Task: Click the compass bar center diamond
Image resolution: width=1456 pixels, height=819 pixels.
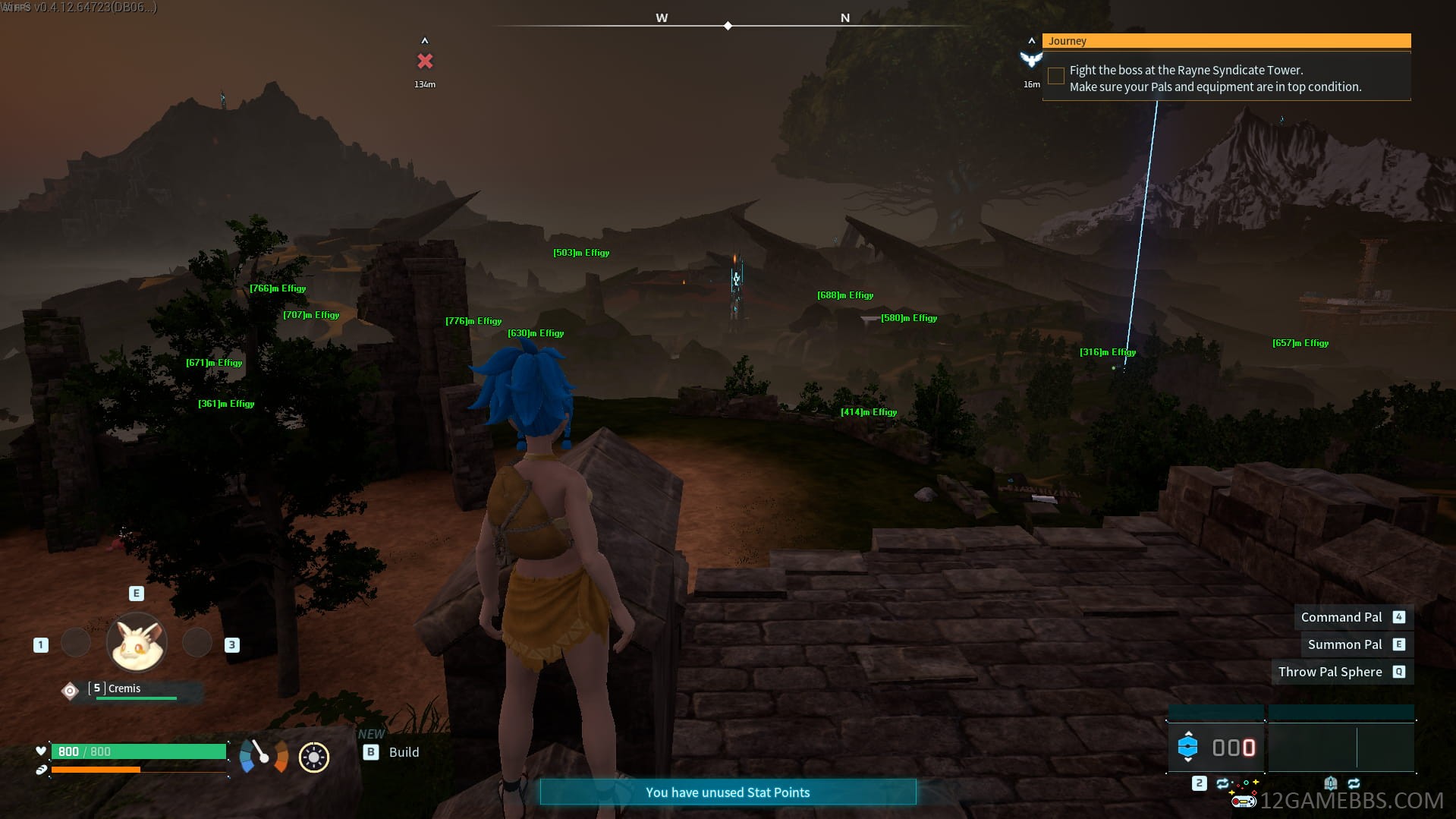Action: (728, 26)
